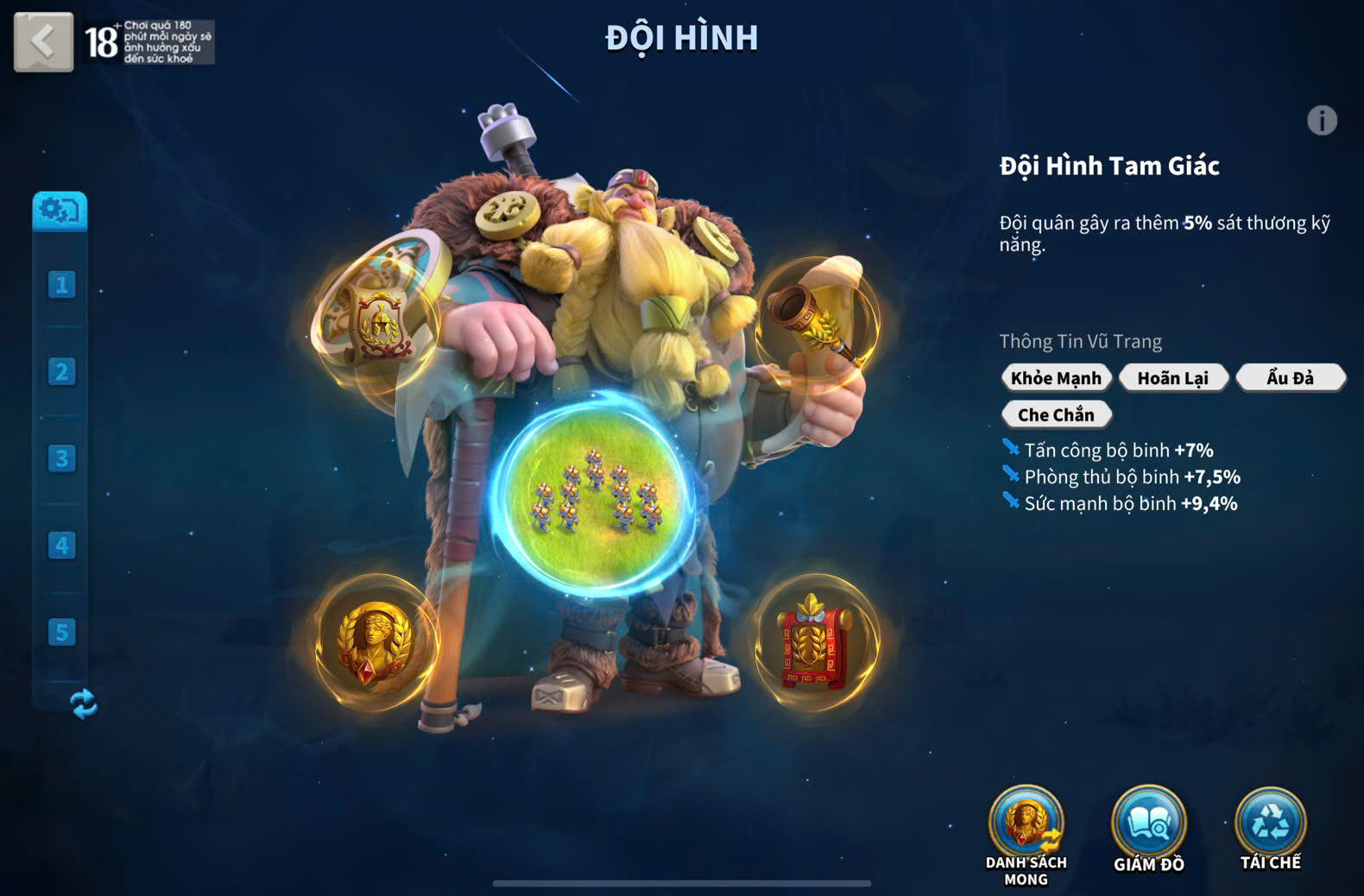Image resolution: width=1364 pixels, height=896 pixels.
Task: Open the formation info icon
Action: (x=1321, y=121)
